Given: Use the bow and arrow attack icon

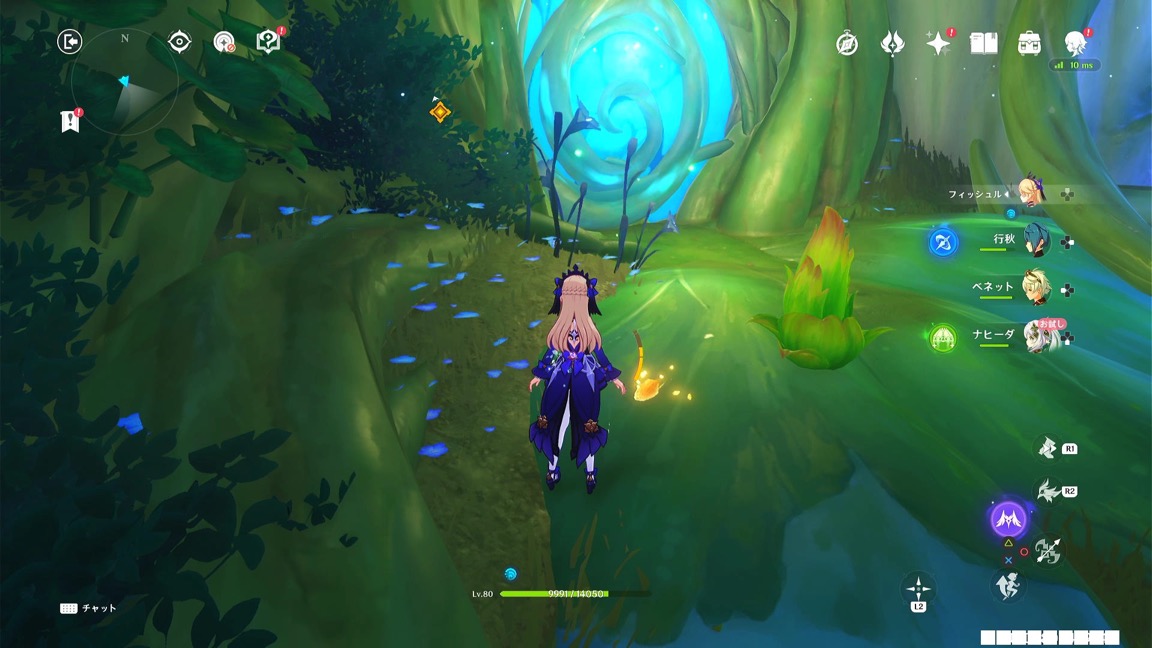Looking at the screenshot, I should coord(1048,550).
